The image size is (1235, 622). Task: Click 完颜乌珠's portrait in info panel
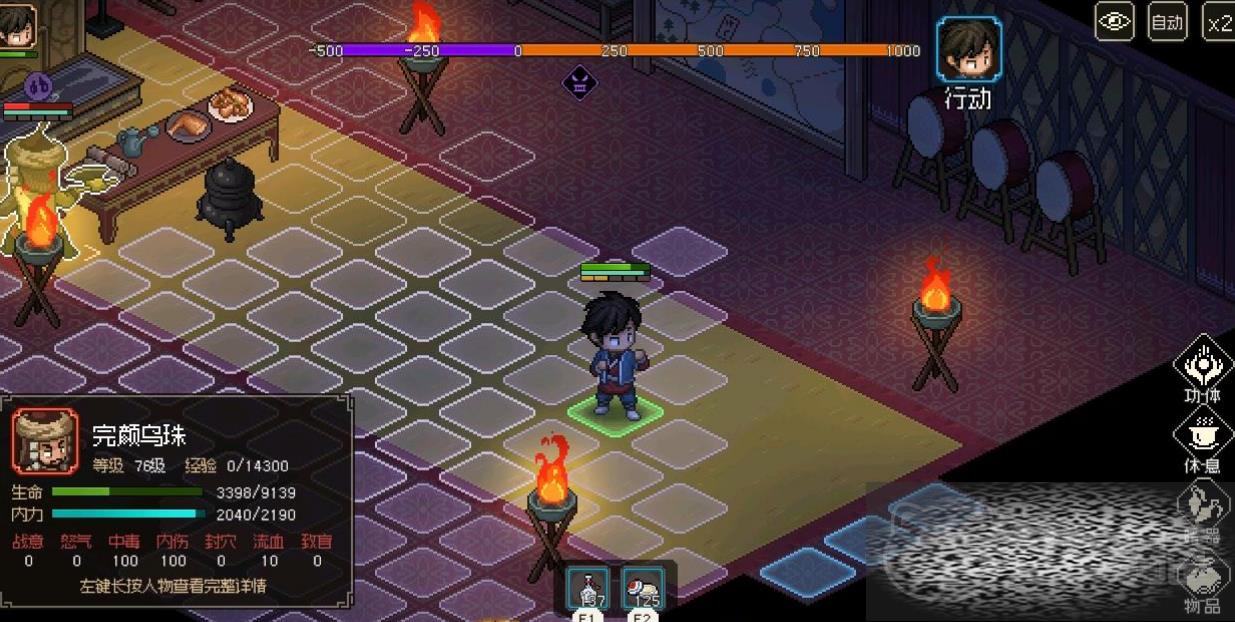point(45,441)
